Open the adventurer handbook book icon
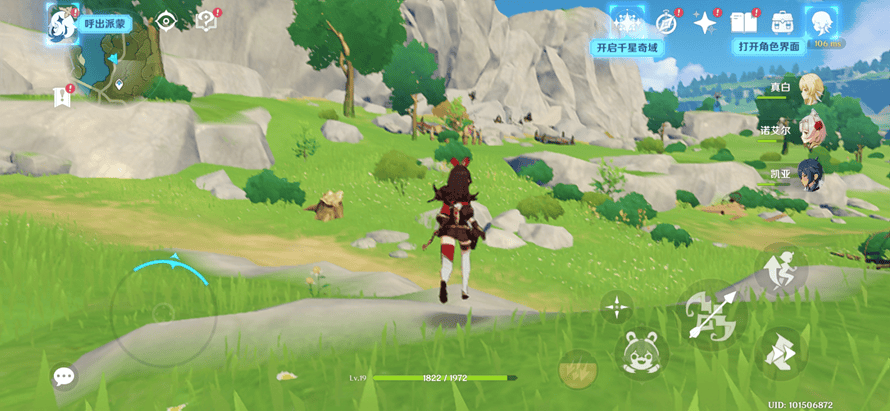Viewport: 890px width, 411px height. 743,22
